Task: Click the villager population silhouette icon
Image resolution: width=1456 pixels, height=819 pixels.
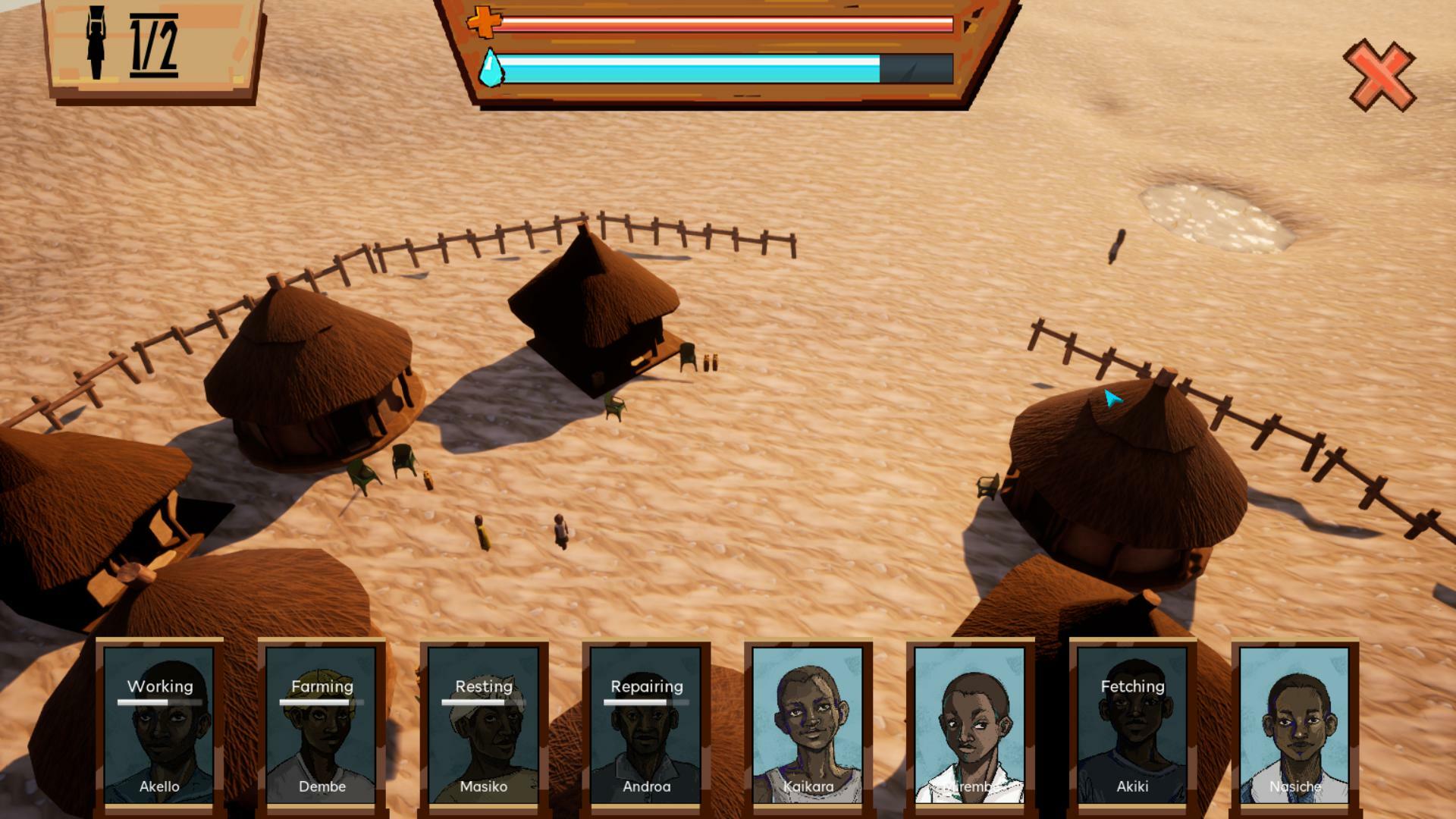Action: [97, 42]
